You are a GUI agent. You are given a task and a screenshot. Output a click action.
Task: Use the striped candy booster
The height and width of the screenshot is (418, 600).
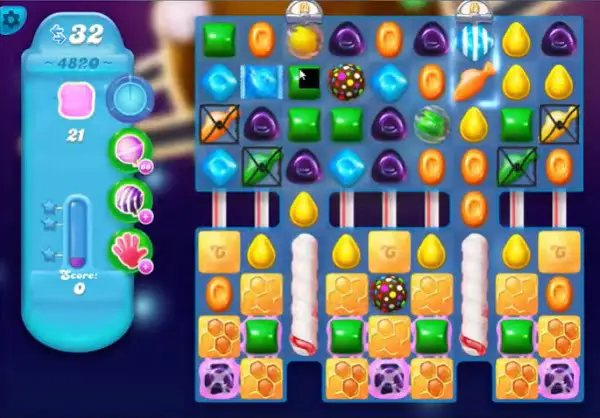coord(131,200)
